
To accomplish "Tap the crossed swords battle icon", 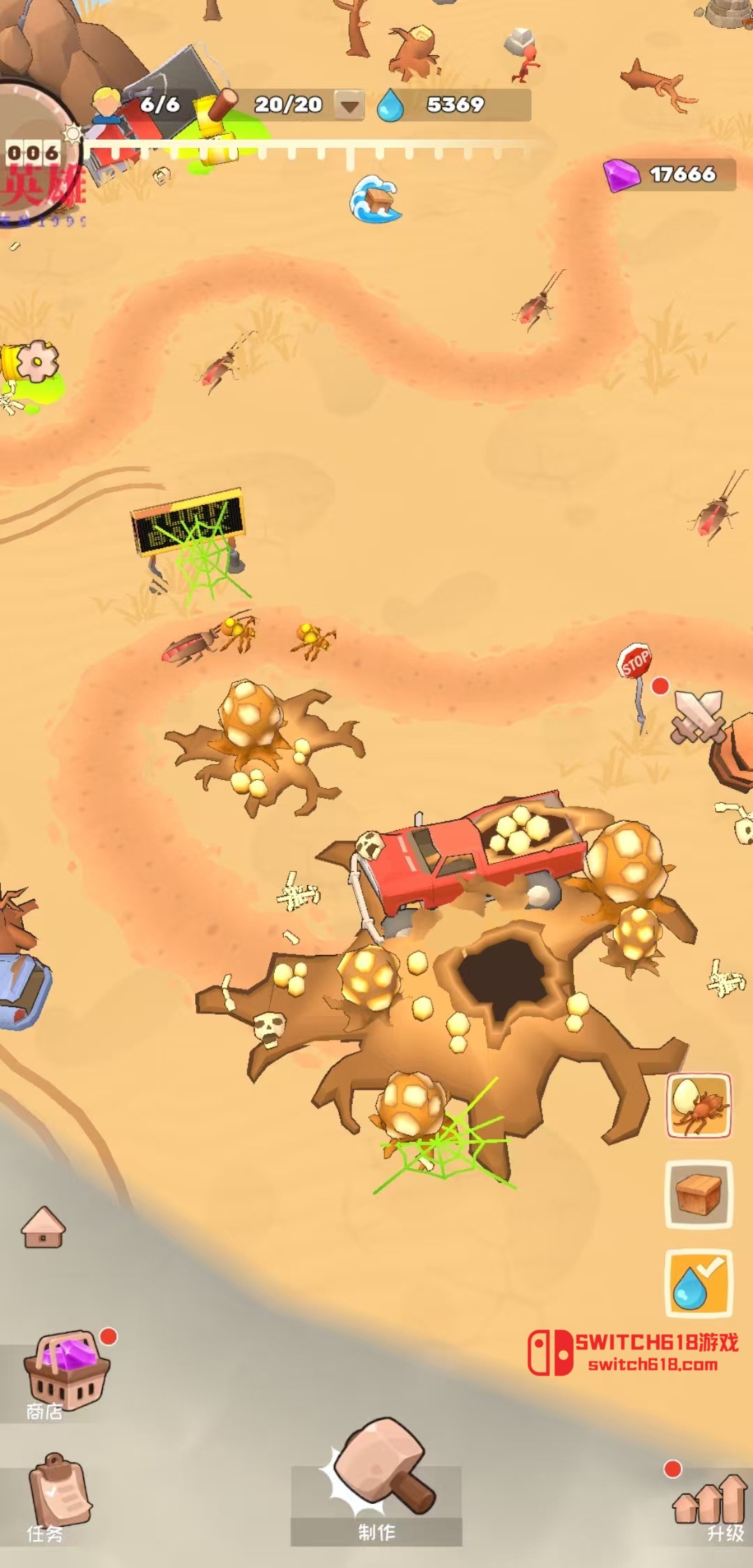I will pos(697,716).
